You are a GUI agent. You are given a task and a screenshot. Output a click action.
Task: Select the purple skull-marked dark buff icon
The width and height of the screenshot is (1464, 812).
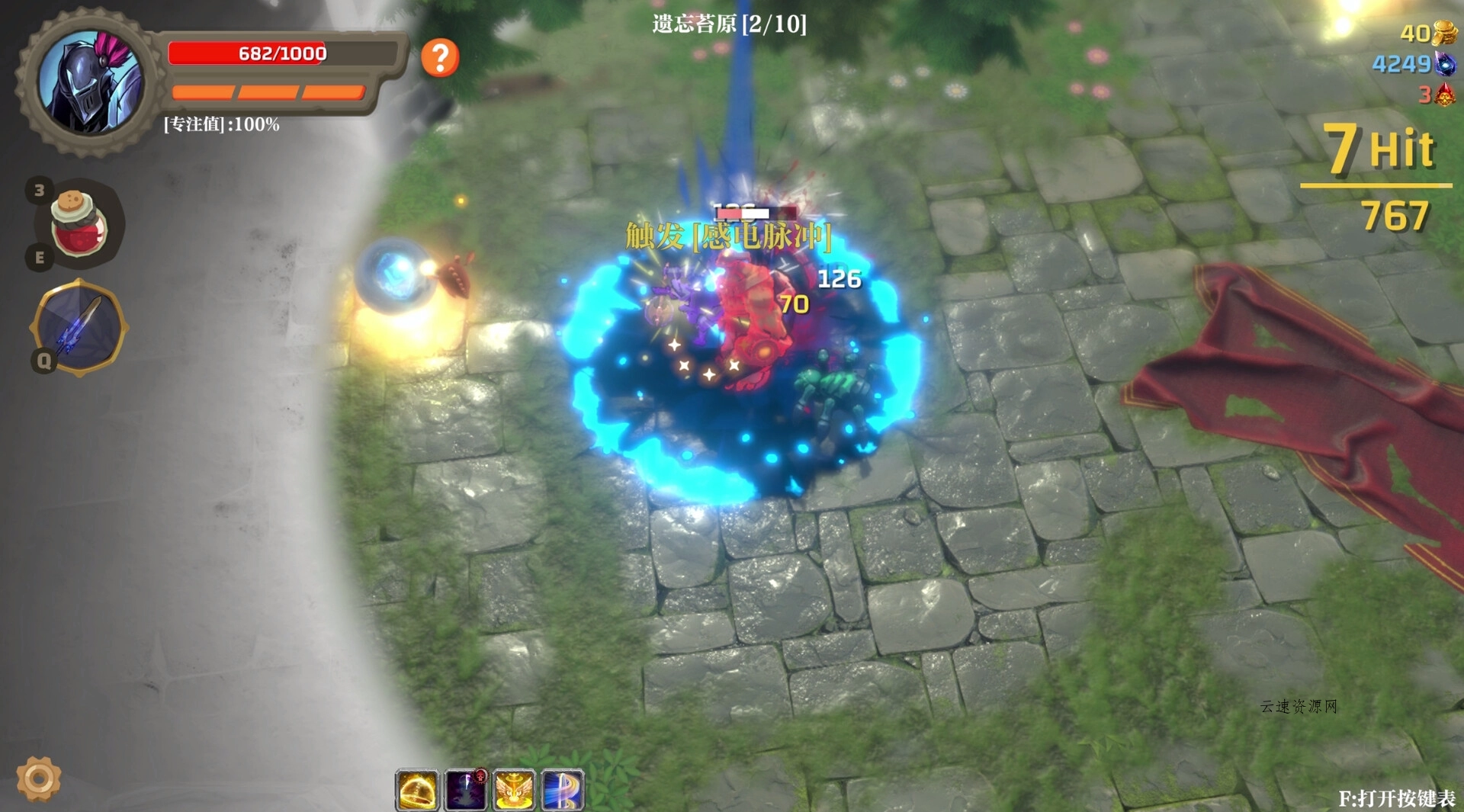pos(466,790)
